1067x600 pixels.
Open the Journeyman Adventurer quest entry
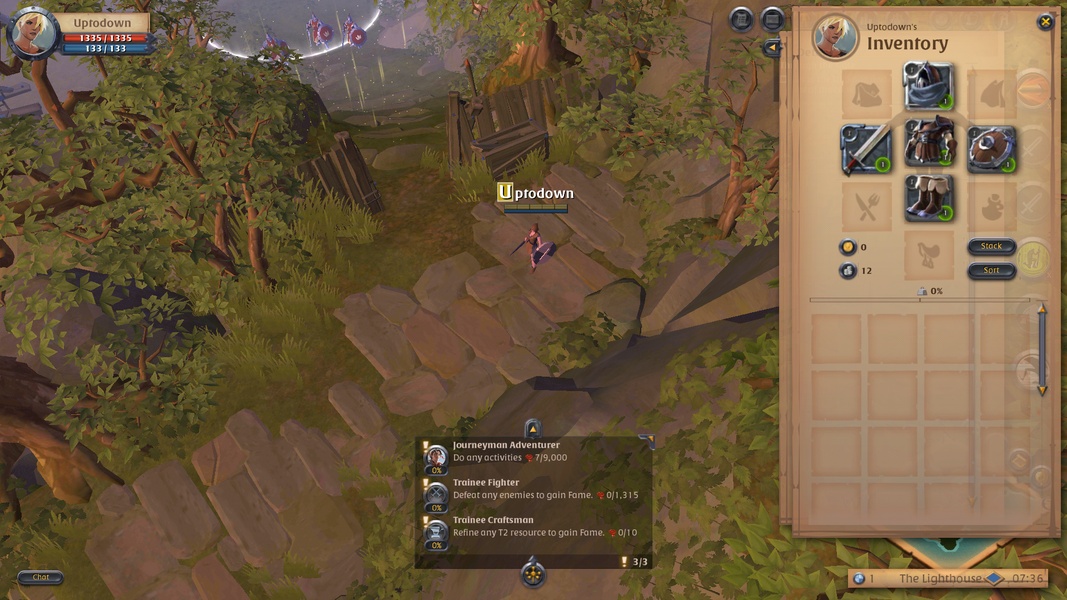[x=506, y=451]
